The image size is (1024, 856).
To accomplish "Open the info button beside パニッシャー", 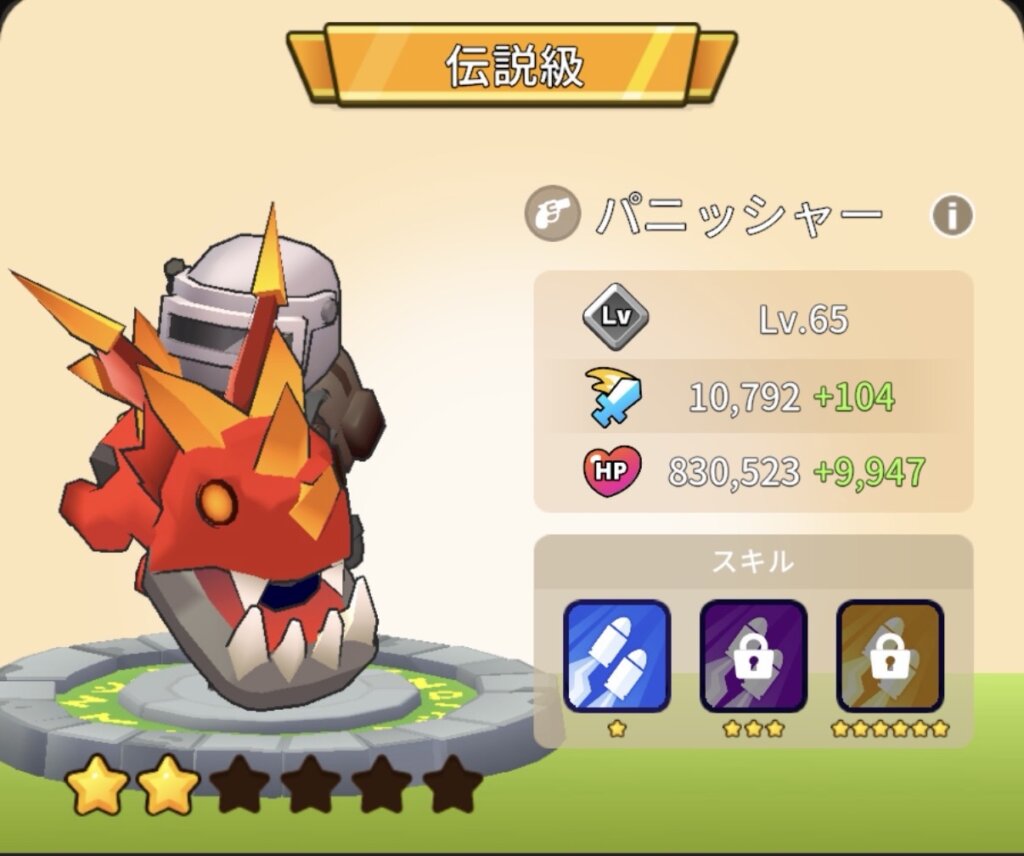I will click(x=952, y=215).
